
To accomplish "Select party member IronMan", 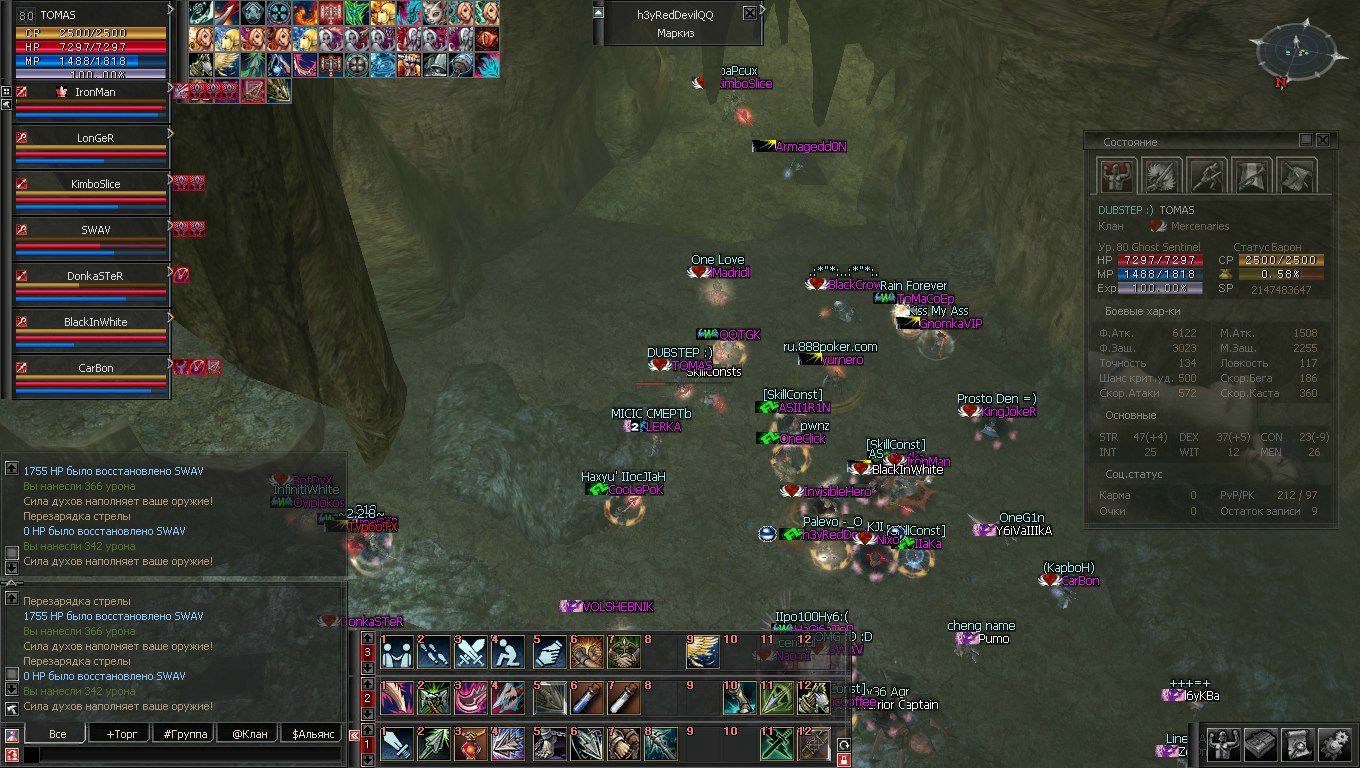I will coord(95,92).
